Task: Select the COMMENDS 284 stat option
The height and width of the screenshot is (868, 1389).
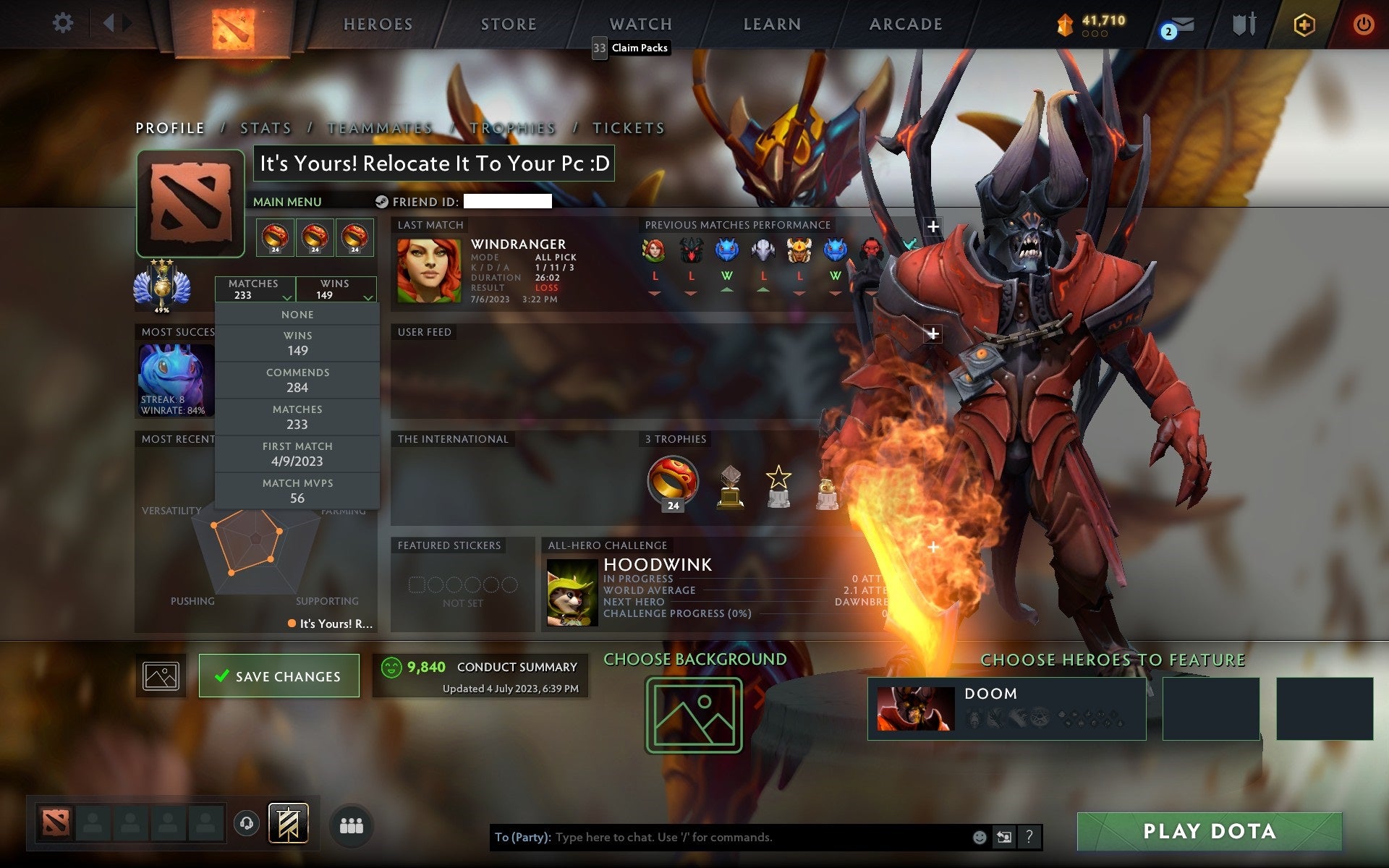Action: pos(299,380)
